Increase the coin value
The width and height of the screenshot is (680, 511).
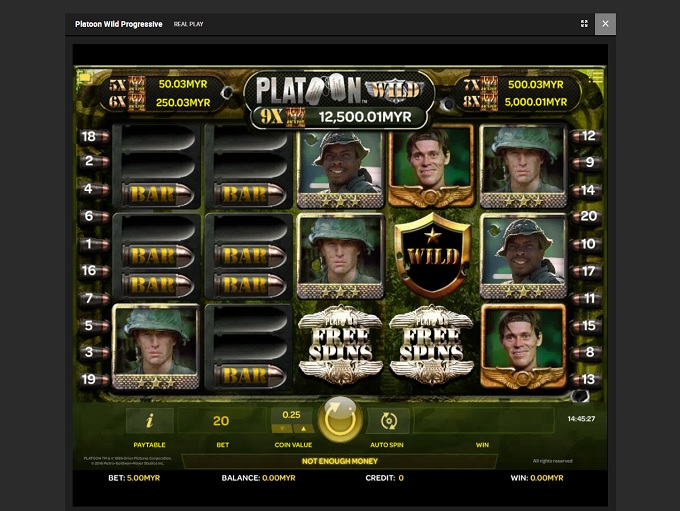pos(301,429)
